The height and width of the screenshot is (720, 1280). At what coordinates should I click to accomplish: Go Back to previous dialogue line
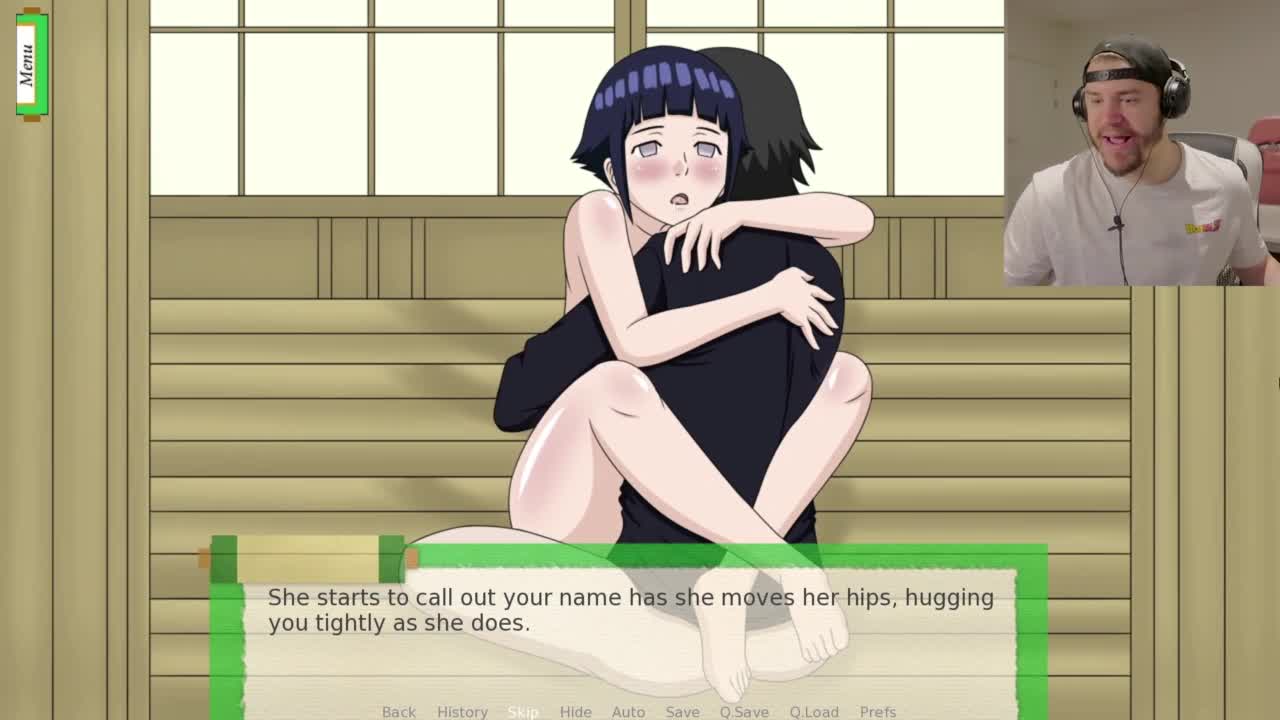[x=398, y=711]
